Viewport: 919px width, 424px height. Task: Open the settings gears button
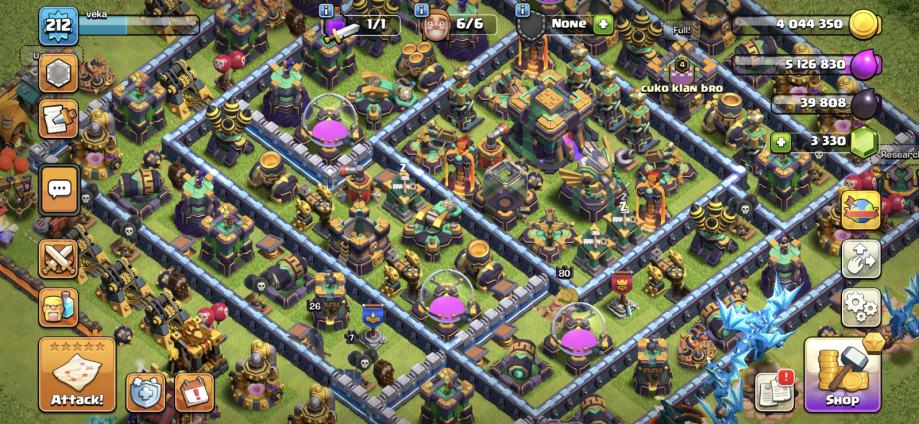[860, 306]
